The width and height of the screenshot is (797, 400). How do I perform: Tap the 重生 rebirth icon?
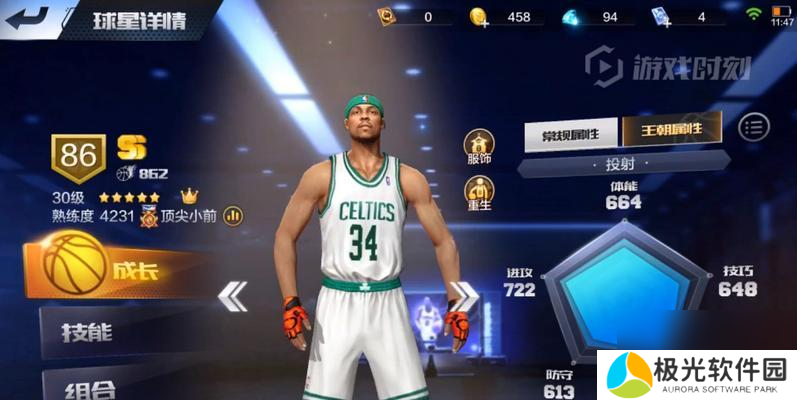click(479, 193)
